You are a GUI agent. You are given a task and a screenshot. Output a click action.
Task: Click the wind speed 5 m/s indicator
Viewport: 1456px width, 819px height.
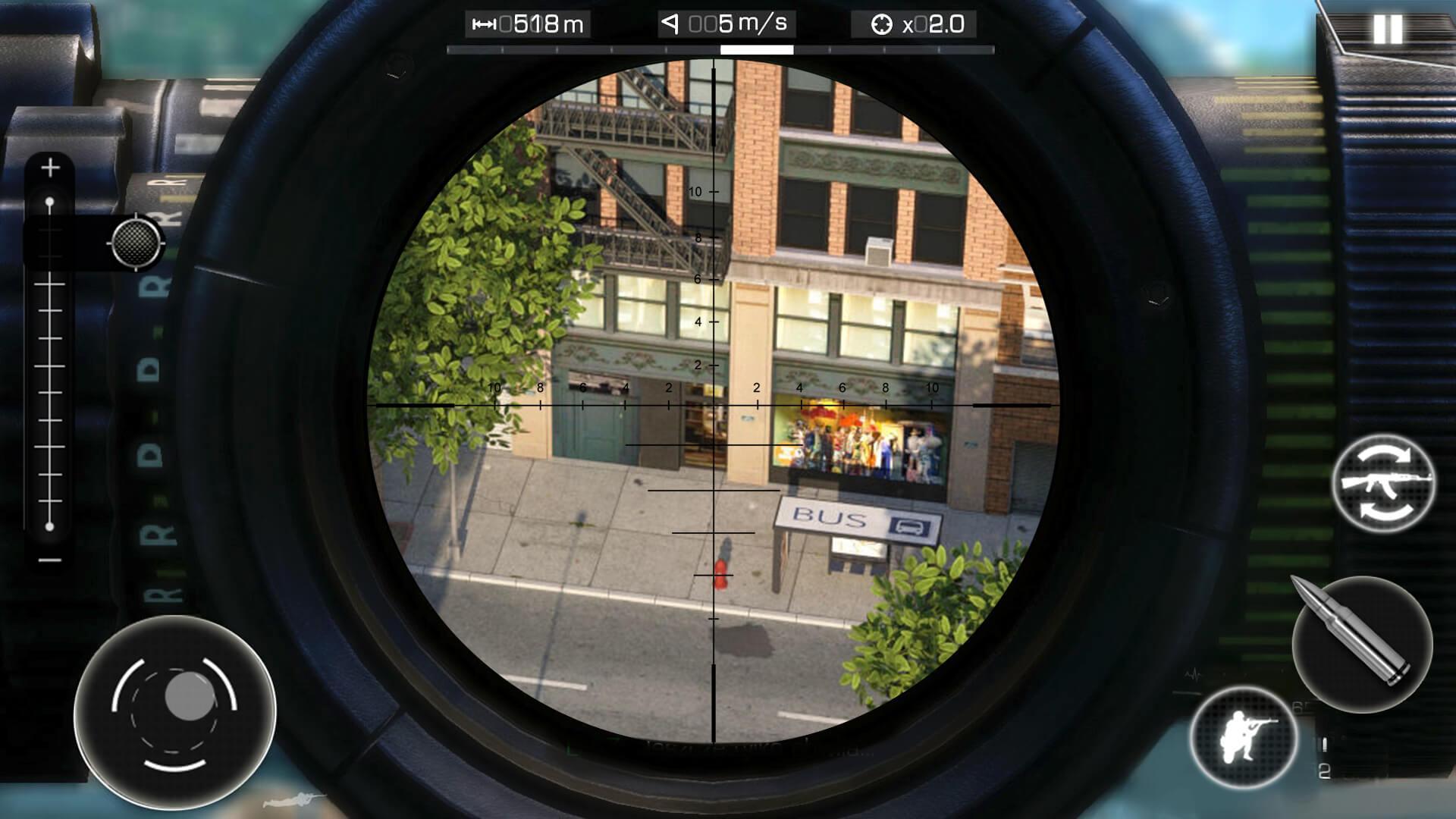pyautogui.click(x=725, y=23)
